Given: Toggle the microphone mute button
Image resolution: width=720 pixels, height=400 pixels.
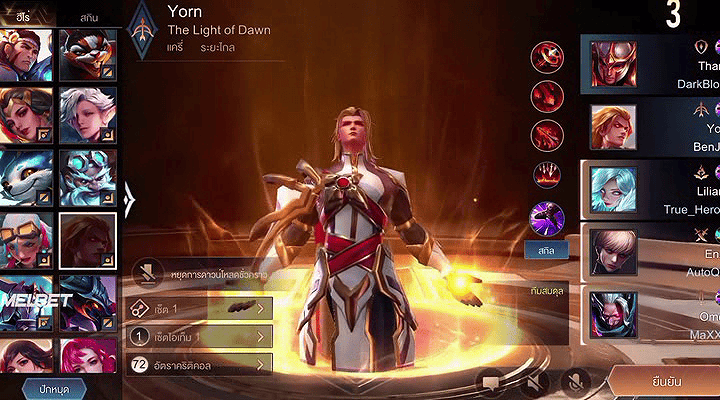Looking at the screenshot, I should (x=576, y=380).
